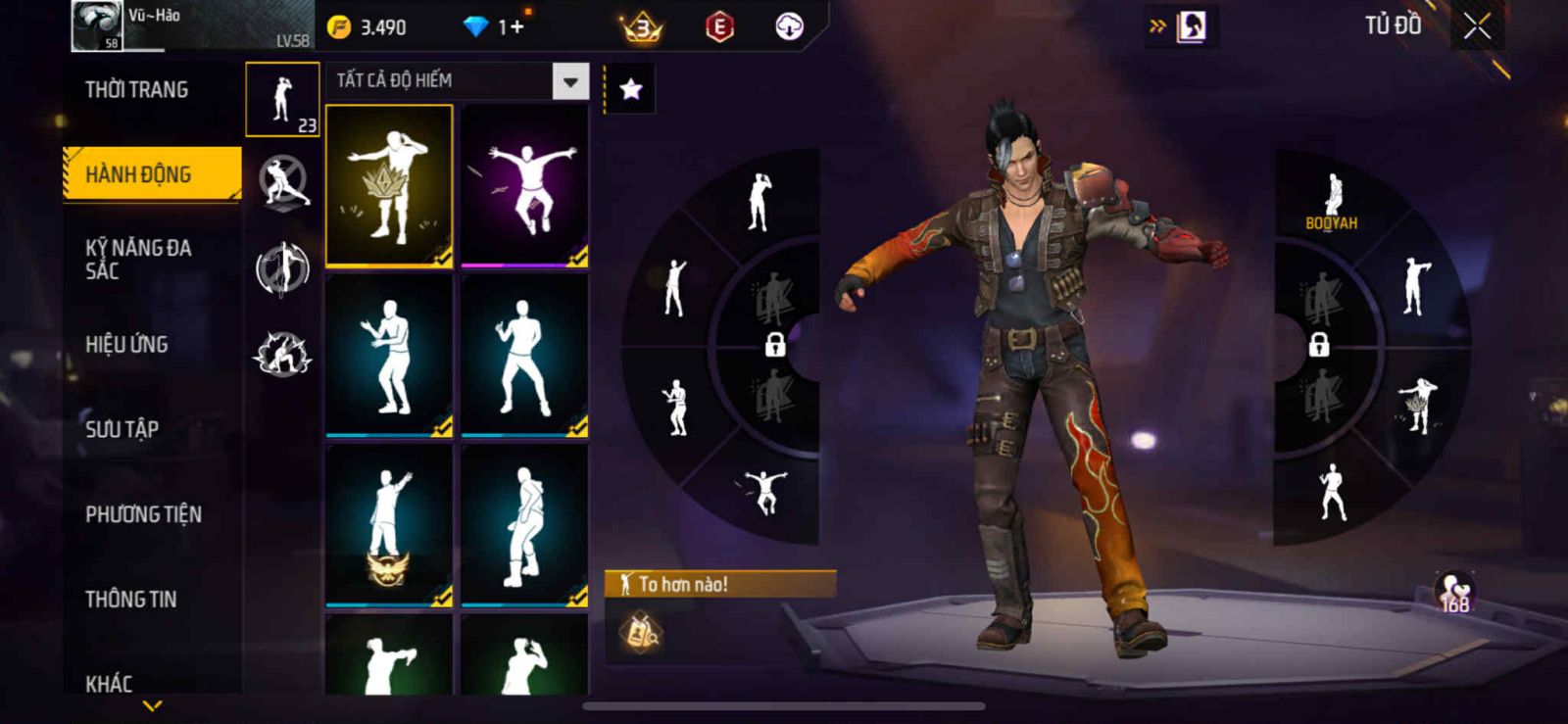The image size is (1568, 724).
Task: Switch to Kỹ Năng Đa Sắc
Action: [138, 259]
